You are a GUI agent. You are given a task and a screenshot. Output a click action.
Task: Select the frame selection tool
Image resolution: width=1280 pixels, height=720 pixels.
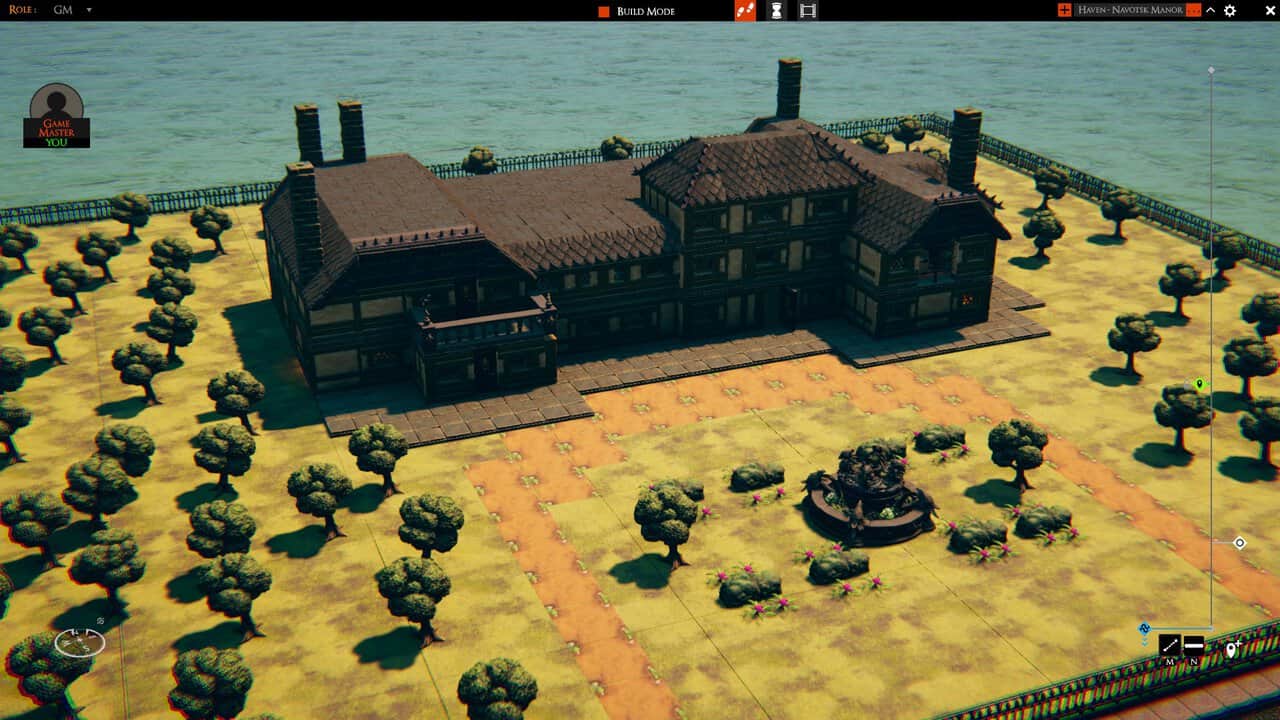[x=806, y=10]
